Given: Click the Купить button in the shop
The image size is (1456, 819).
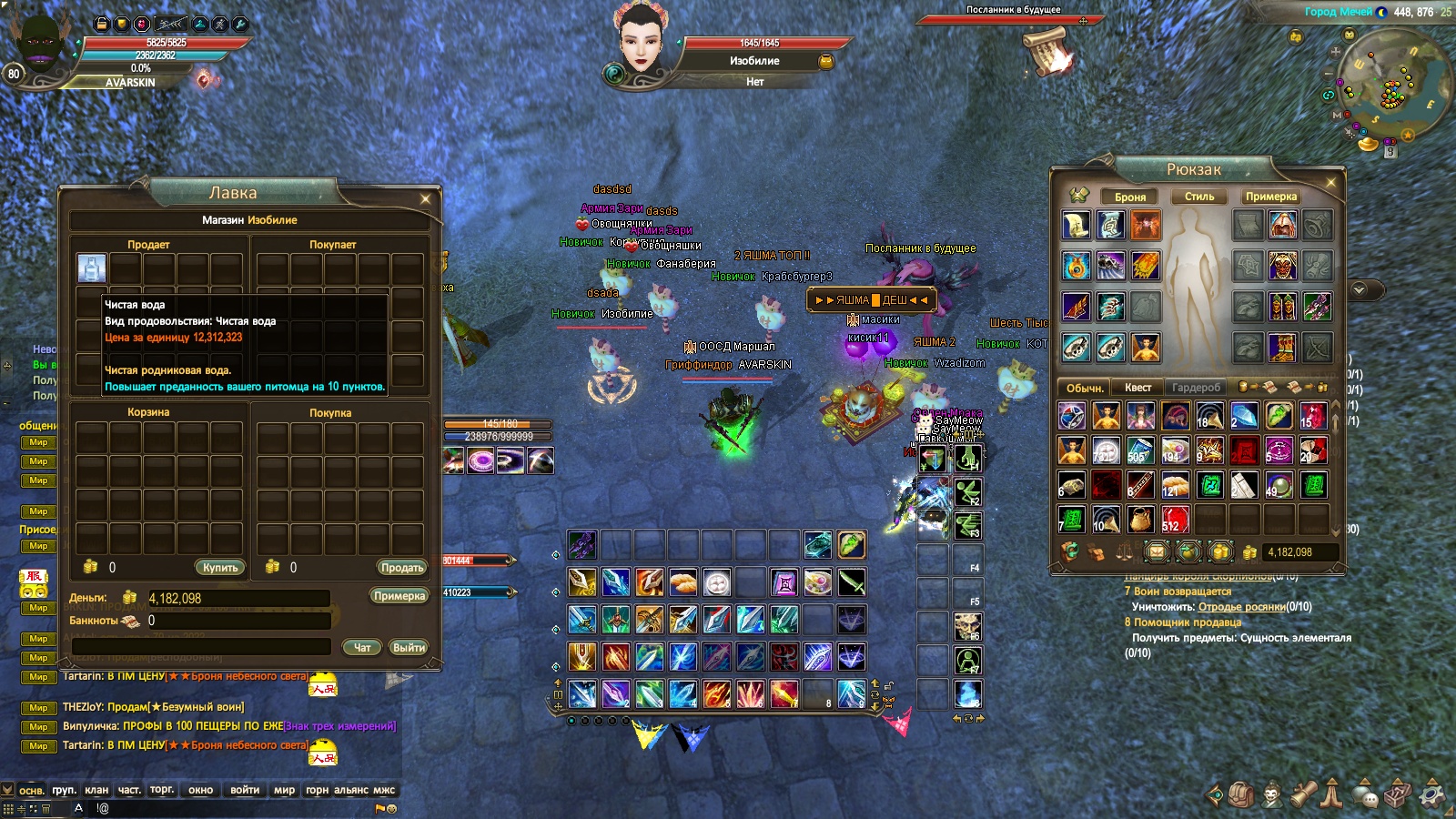Looking at the screenshot, I should (x=220, y=567).
